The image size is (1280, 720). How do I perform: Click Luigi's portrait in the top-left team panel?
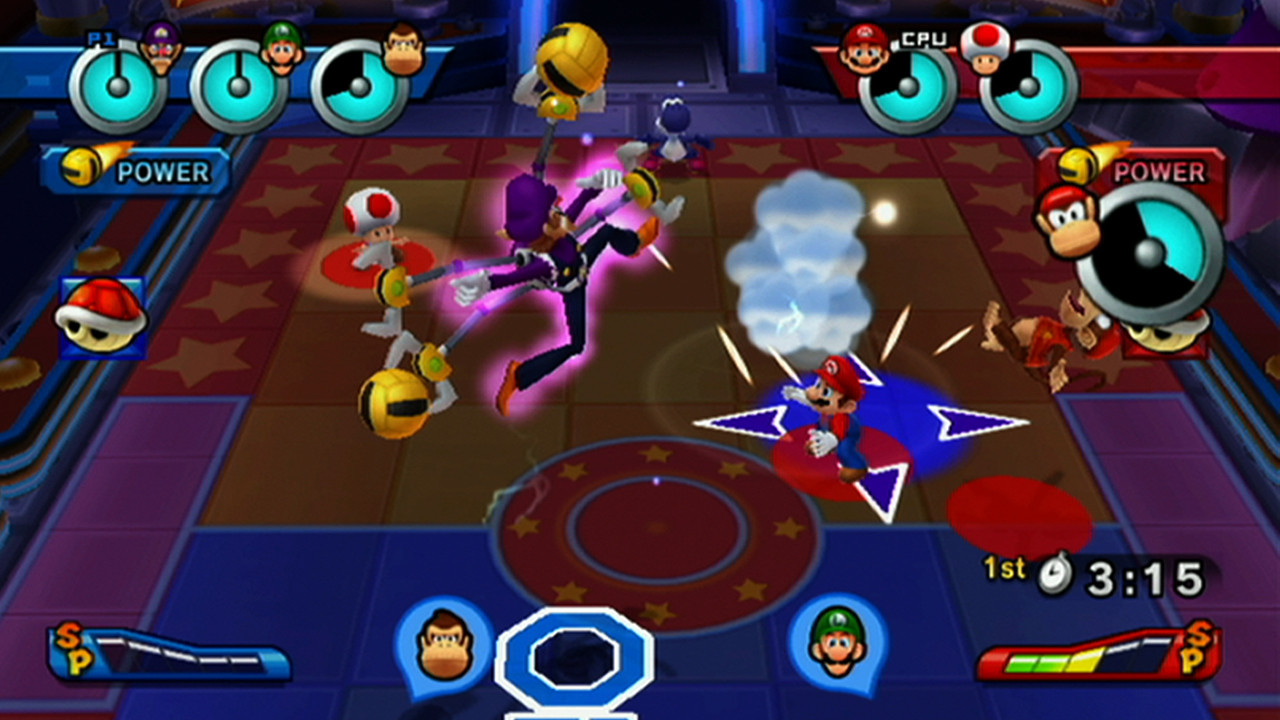click(x=281, y=47)
